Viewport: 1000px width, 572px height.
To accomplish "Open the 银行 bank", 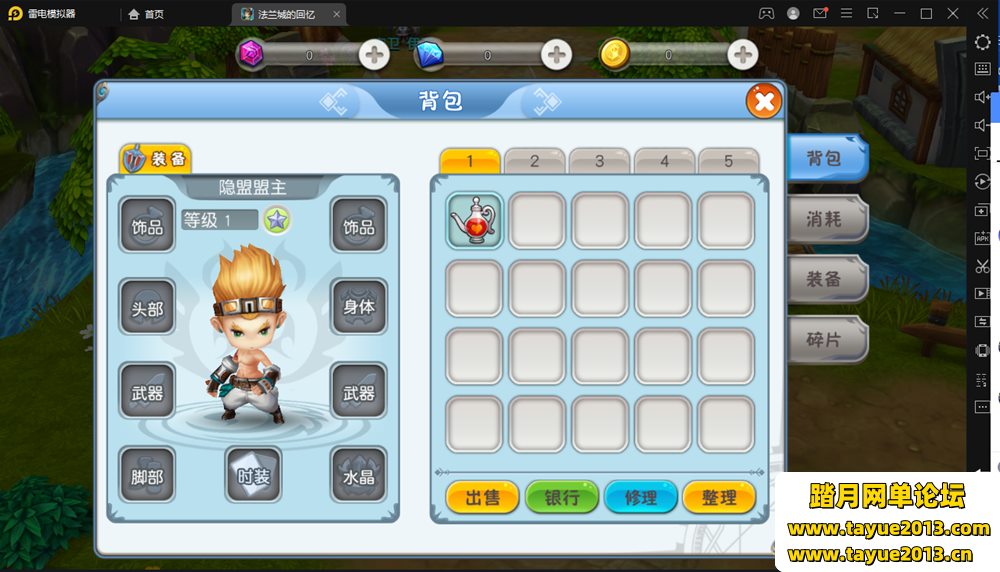I will pyautogui.click(x=562, y=497).
